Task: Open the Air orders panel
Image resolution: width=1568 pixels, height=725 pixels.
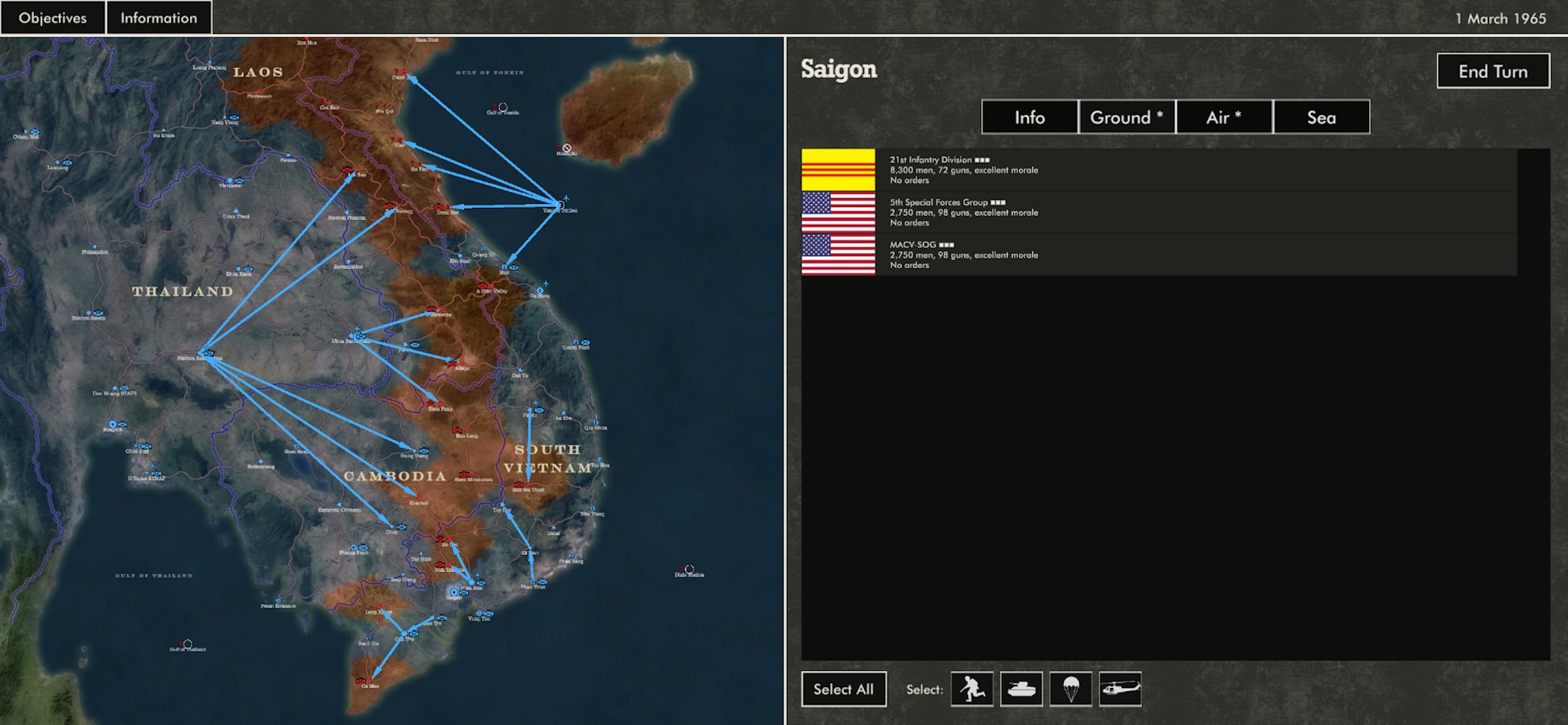Action: [x=1224, y=117]
